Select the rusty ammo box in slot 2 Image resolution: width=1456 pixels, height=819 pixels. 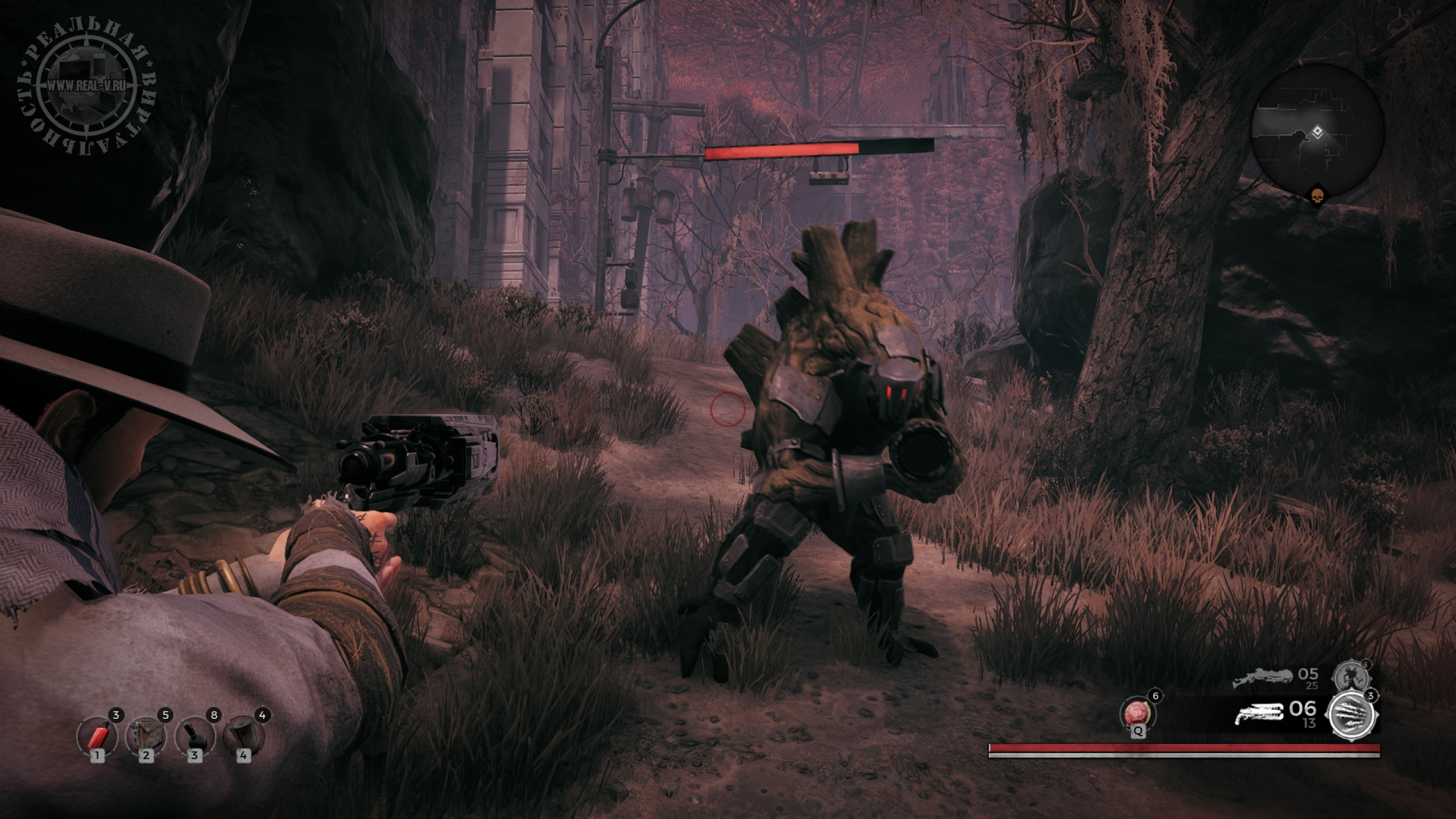point(147,737)
